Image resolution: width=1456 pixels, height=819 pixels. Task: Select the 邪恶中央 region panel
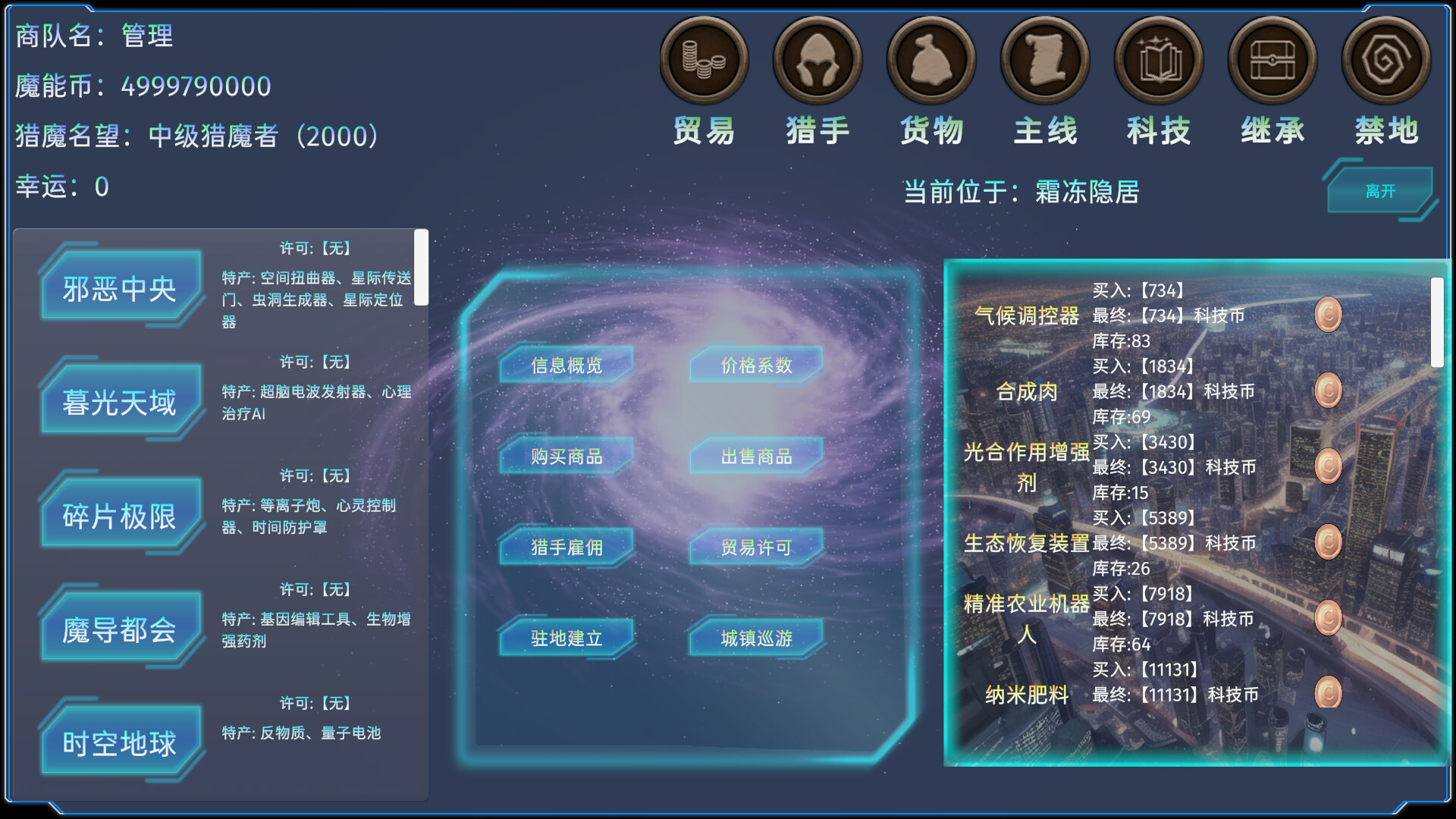point(120,288)
